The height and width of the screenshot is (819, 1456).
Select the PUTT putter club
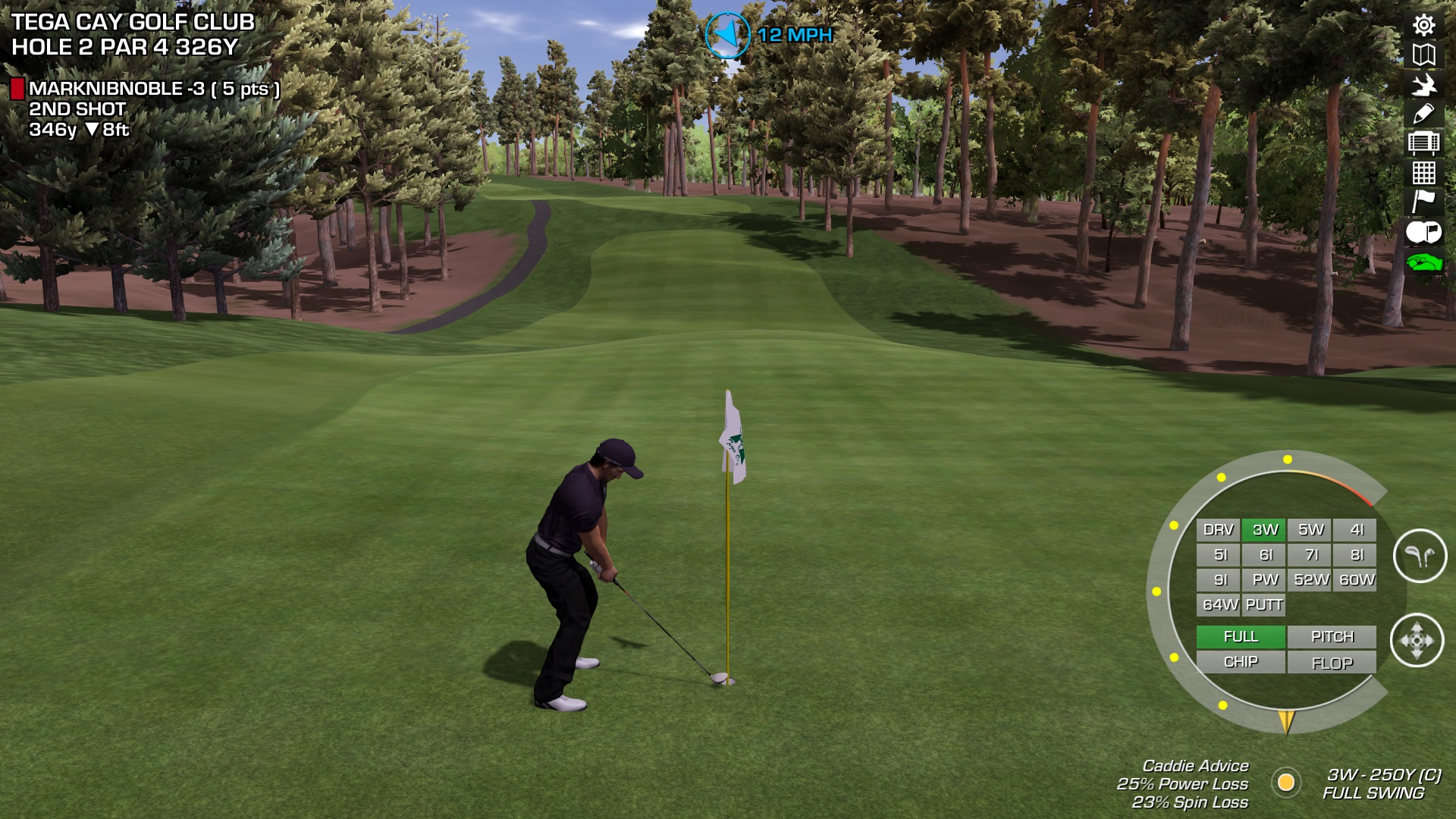pyautogui.click(x=1264, y=605)
